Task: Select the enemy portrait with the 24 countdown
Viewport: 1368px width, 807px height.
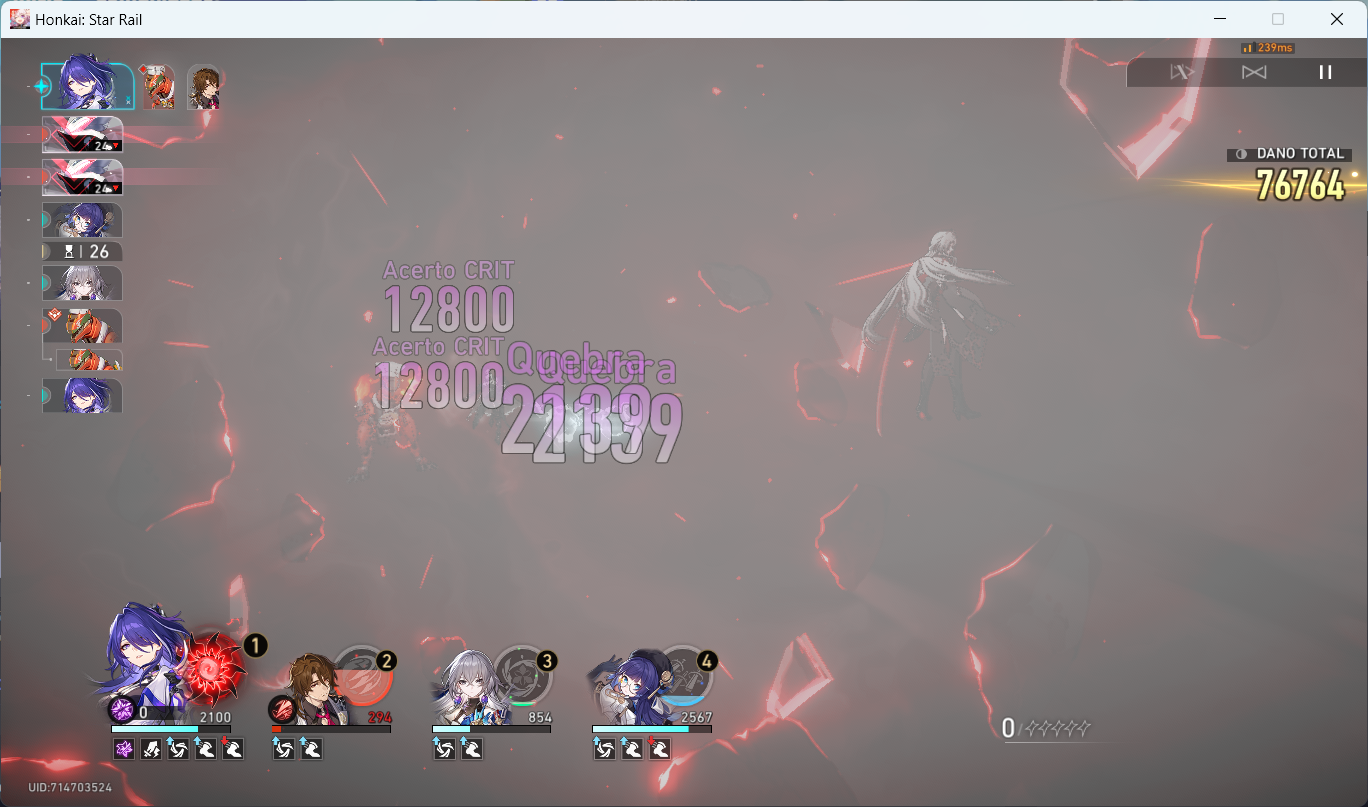Action: click(x=82, y=135)
